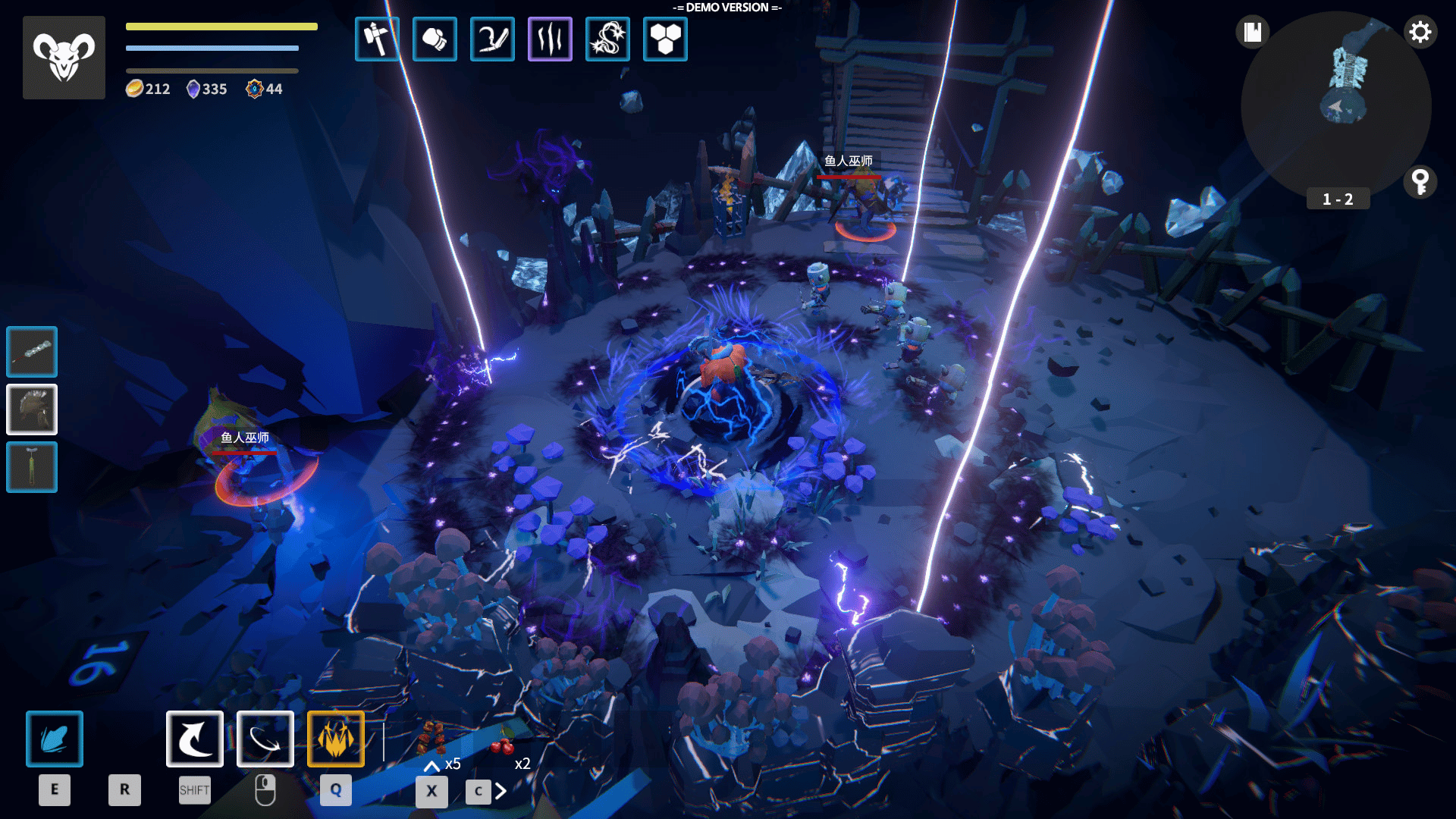The height and width of the screenshot is (819, 1456).
Task: Use the meat skewer consumable
Action: [x=431, y=738]
